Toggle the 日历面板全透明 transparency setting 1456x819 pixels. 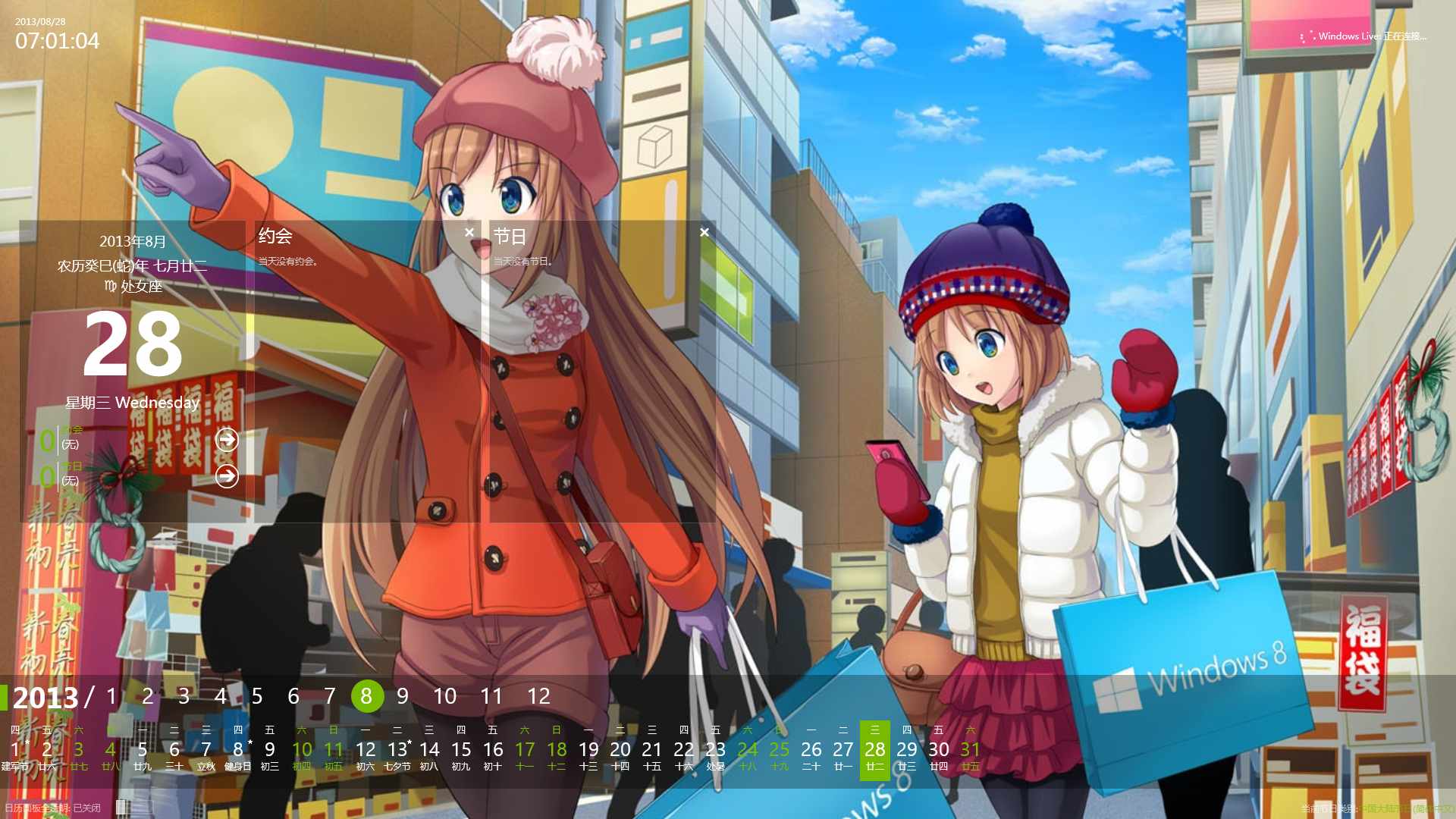(x=53, y=808)
